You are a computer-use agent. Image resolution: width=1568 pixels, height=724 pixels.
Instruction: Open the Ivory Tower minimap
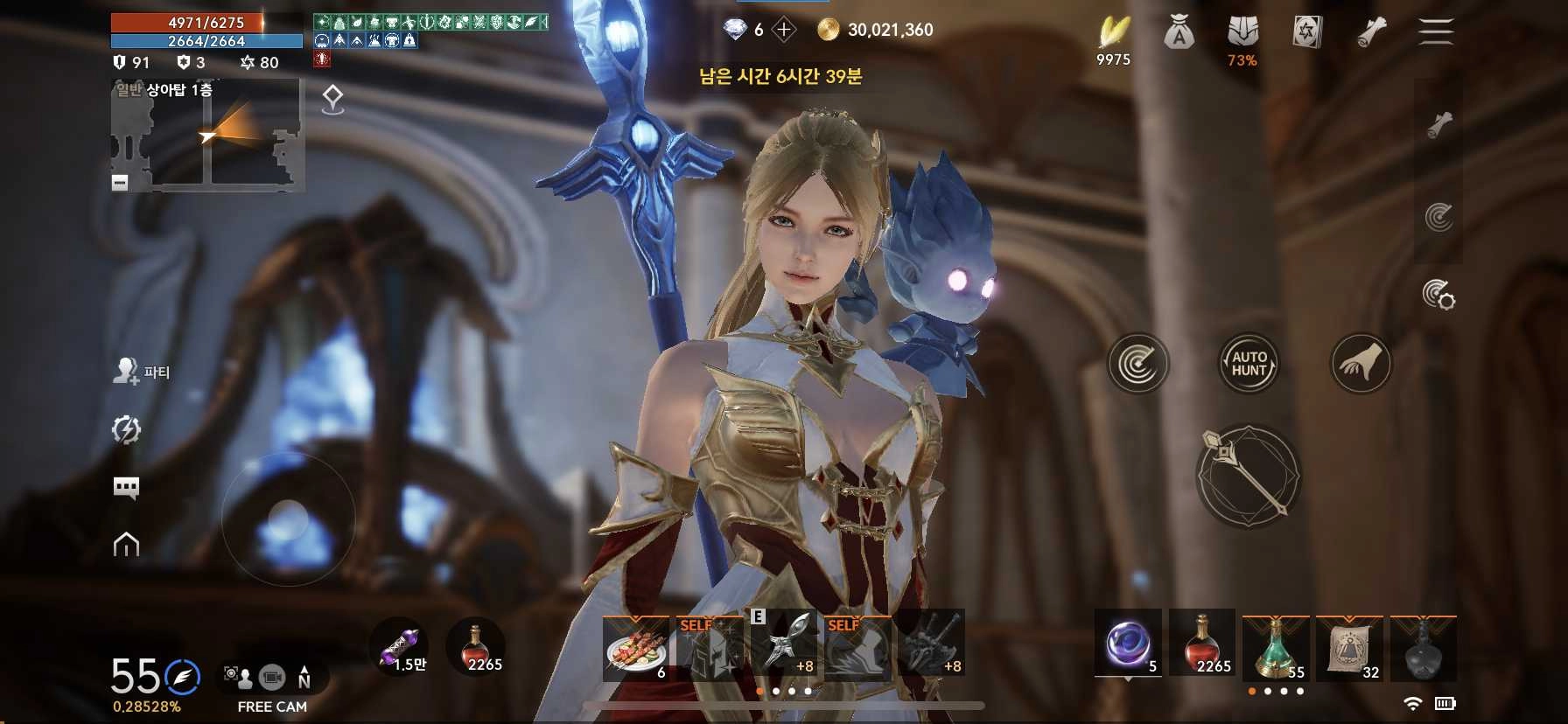[x=208, y=136]
